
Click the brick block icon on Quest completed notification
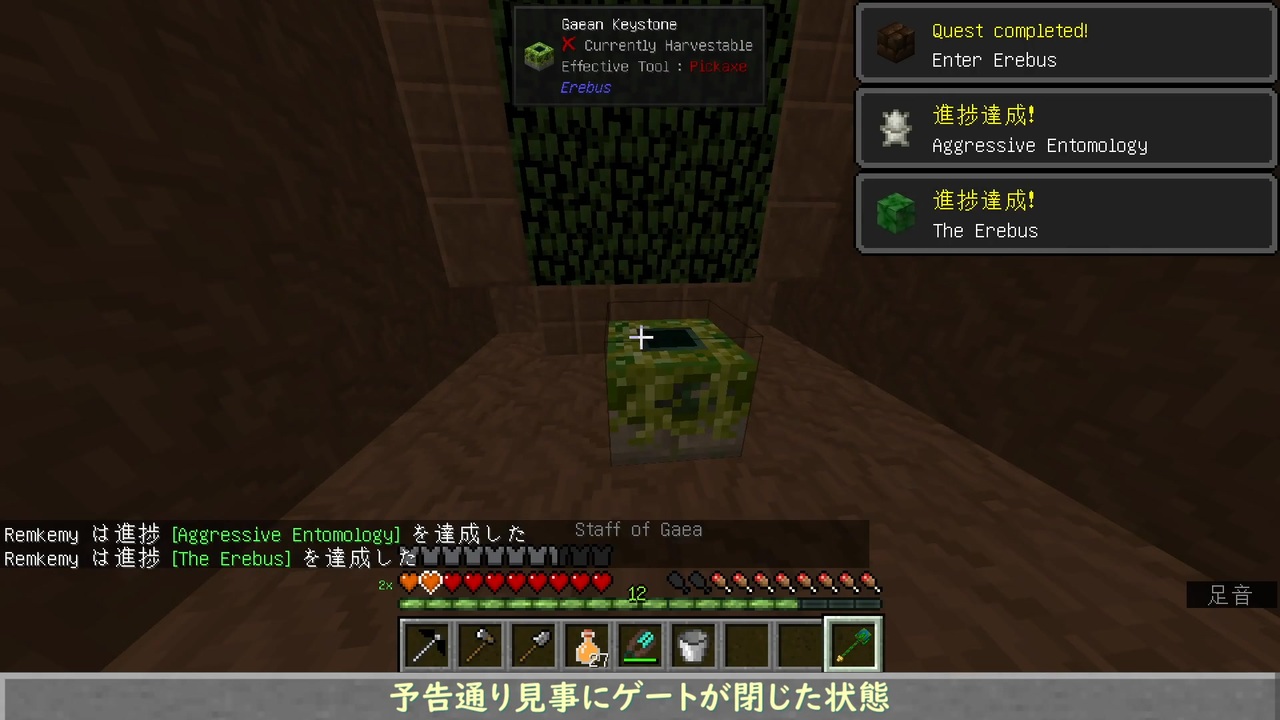click(x=895, y=43)
